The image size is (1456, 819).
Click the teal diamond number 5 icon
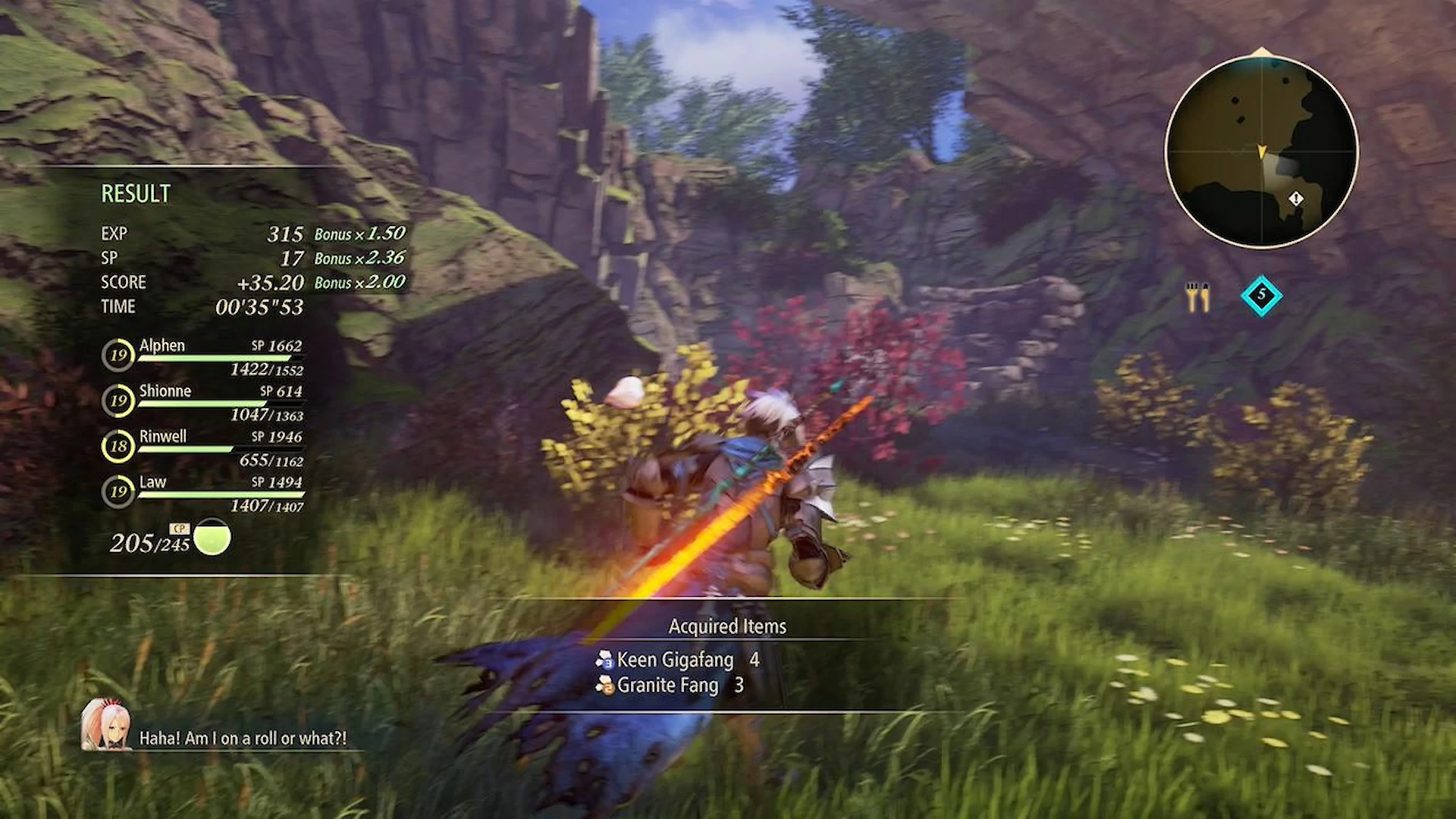click(x=1261, y=295)
